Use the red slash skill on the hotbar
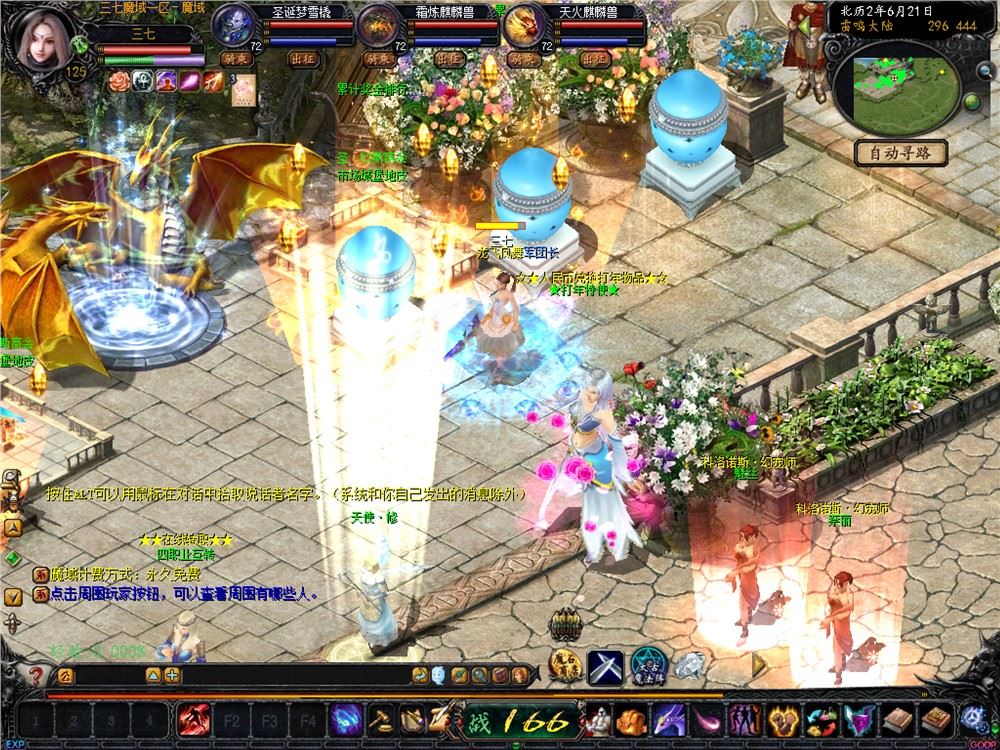This screenshot has height=750, width=1000. (x=193, y=719)
